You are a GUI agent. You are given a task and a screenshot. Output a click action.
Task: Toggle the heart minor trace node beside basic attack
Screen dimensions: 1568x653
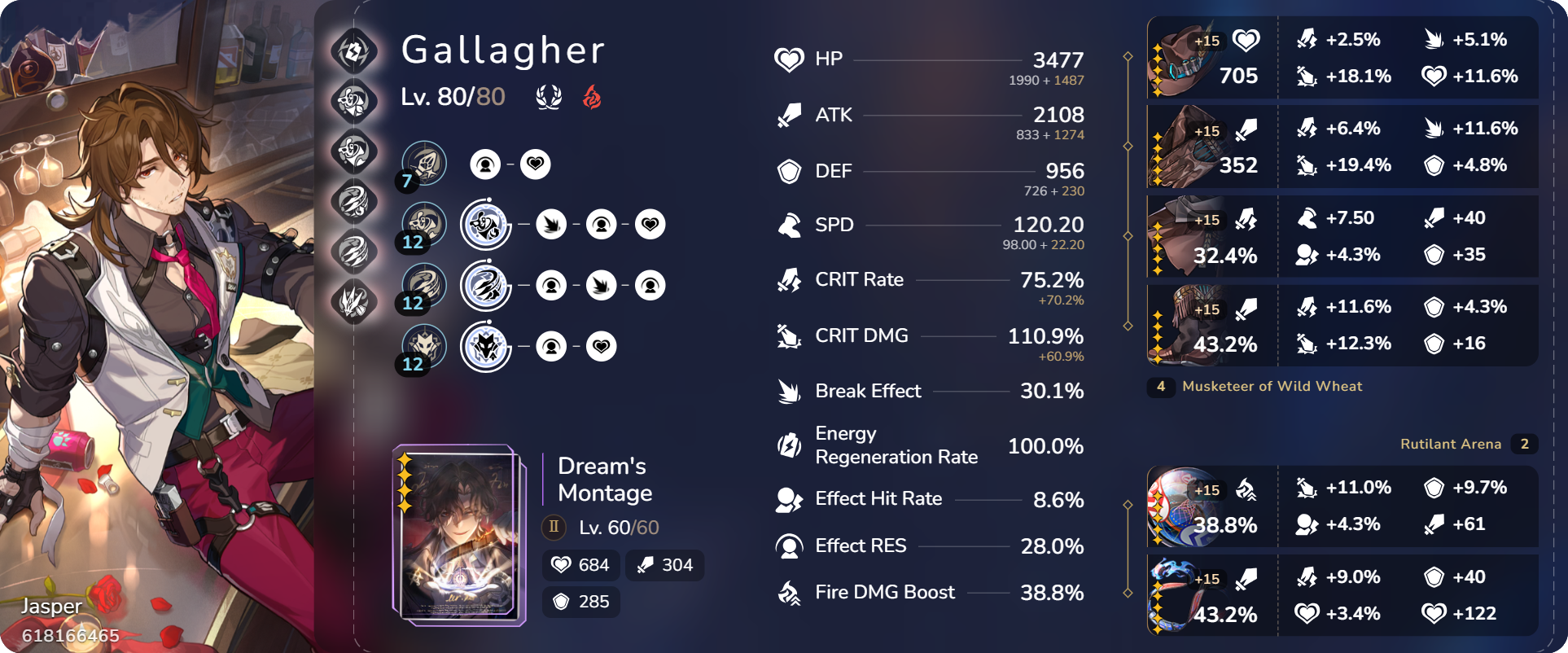tap(533, 163)
